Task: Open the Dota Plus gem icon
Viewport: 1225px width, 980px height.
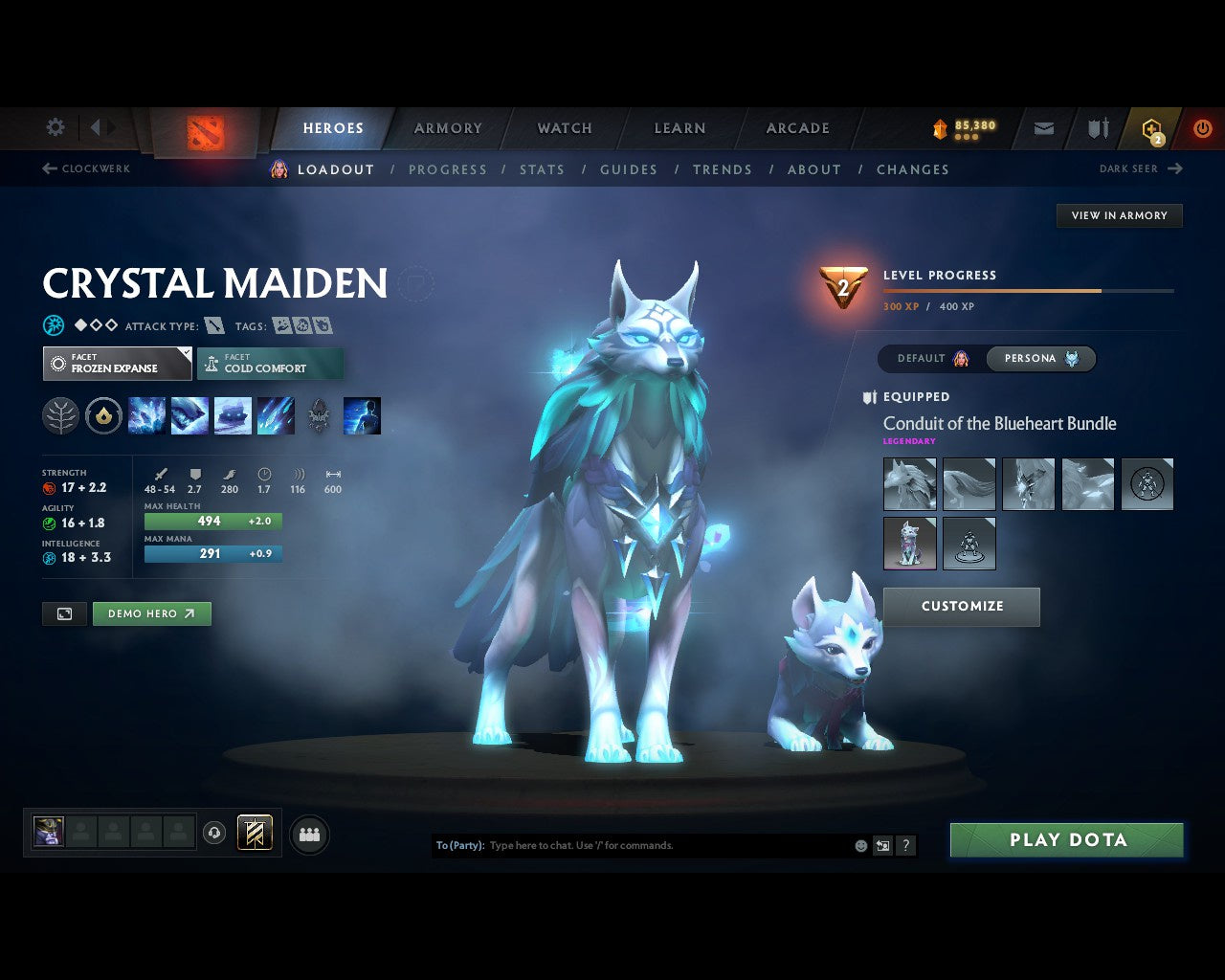Action: pyautogui.click(x=1148, y=127)
